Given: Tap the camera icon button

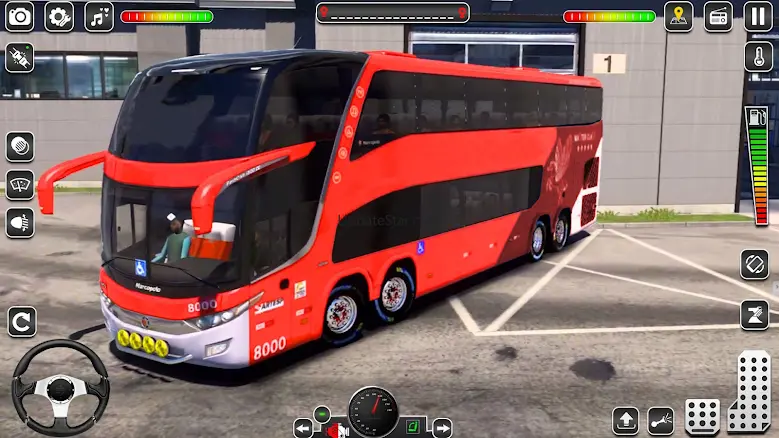Looking at the screenshot, I should (x=20, y=16).
